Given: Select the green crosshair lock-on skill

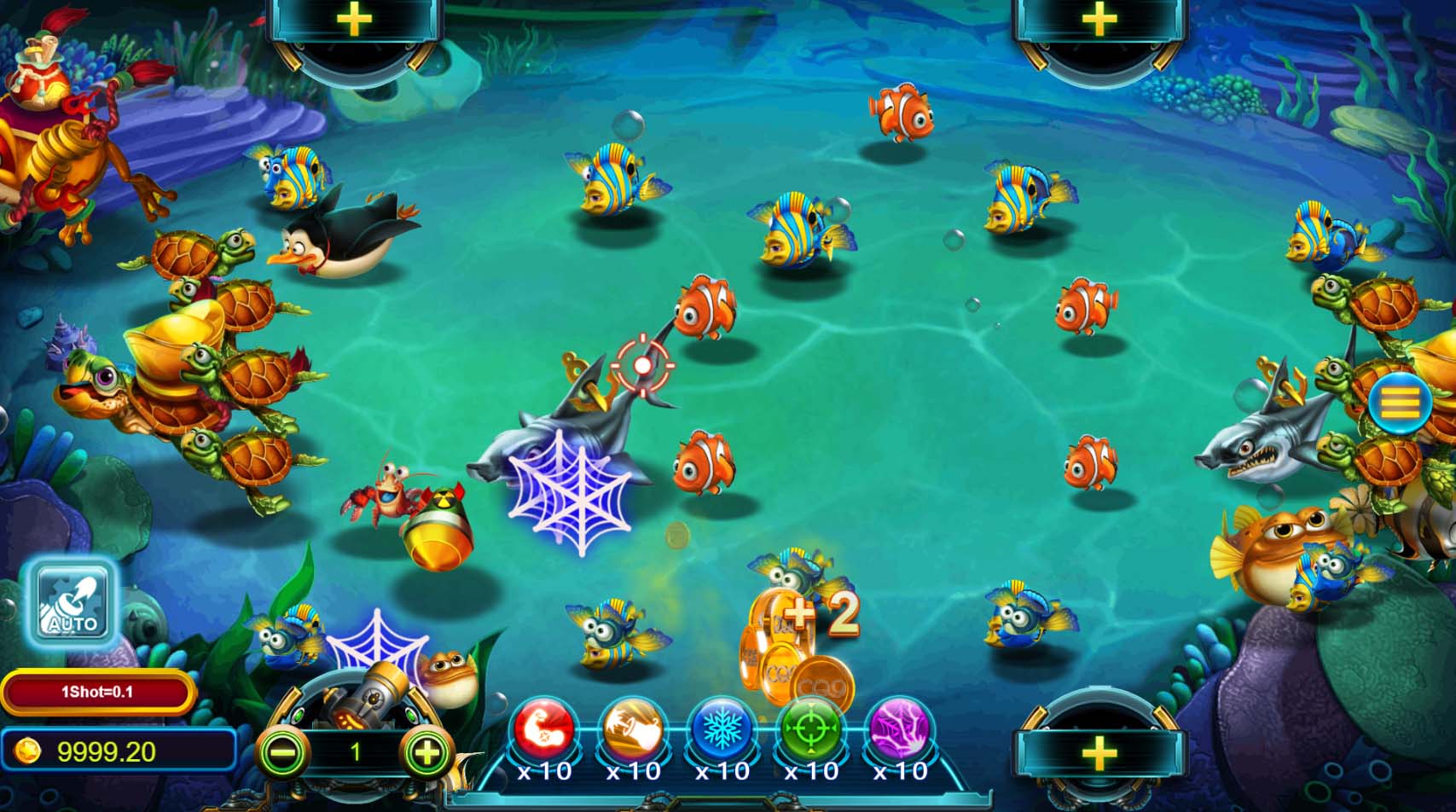Looking at the screenshot, I should pos(811,730).
